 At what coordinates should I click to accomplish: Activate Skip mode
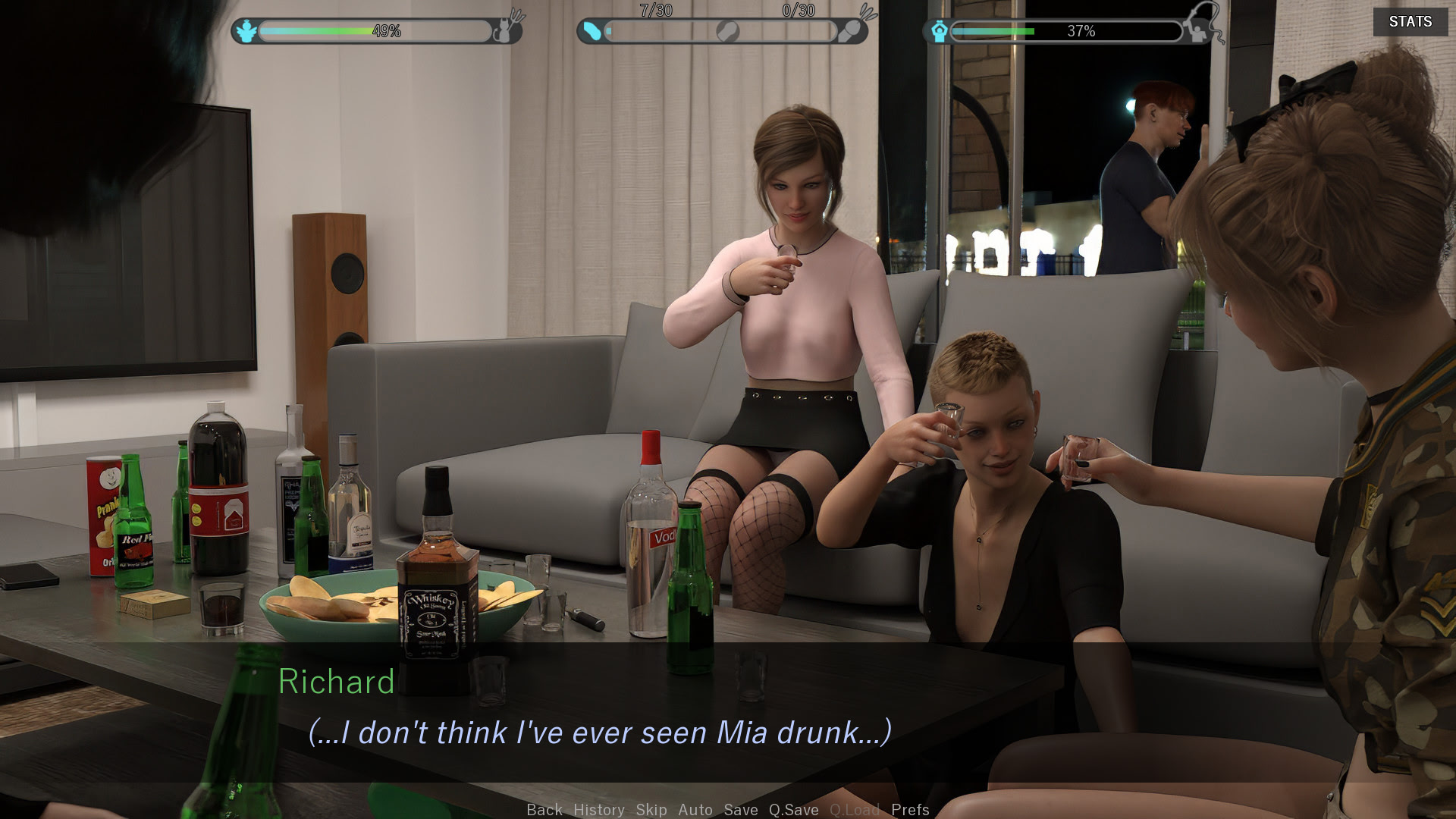pyautogui.click(x=651, y=809)
